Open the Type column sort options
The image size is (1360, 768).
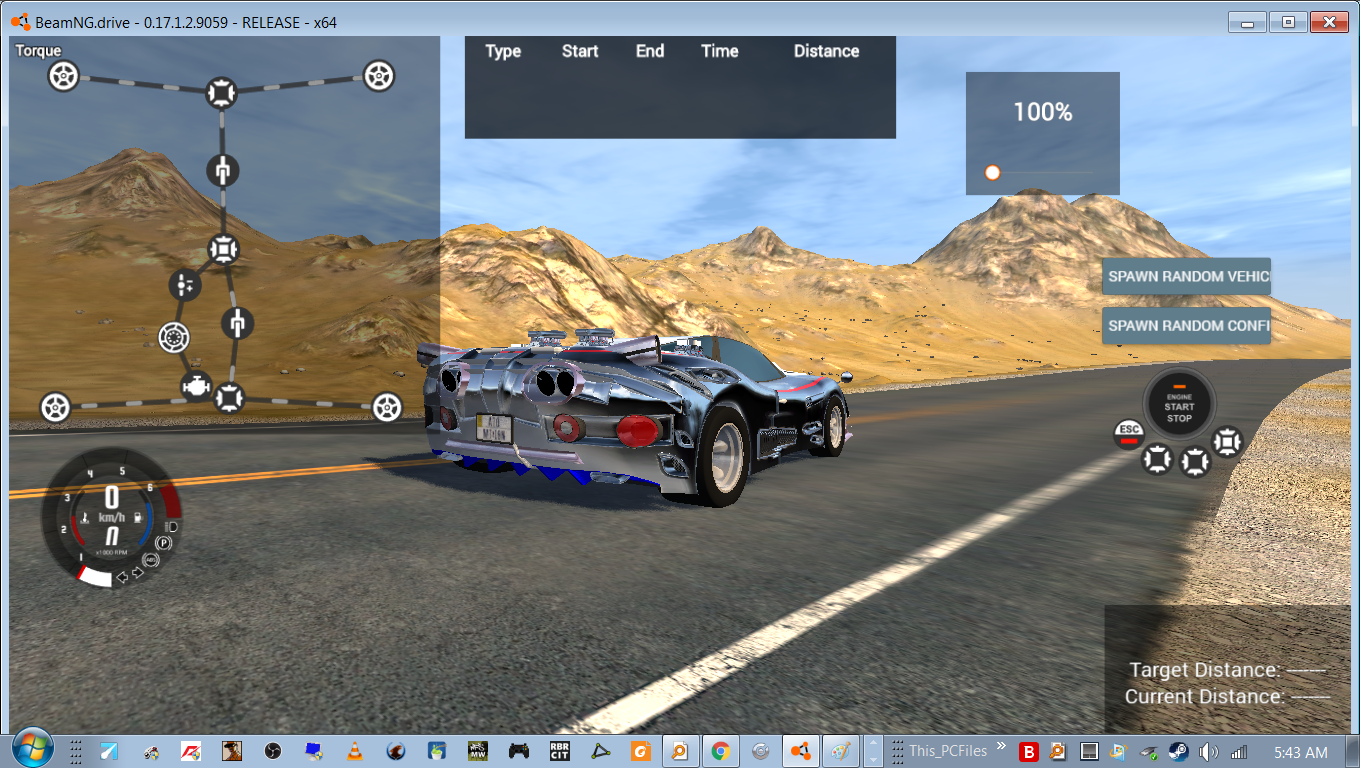[503, 51]
